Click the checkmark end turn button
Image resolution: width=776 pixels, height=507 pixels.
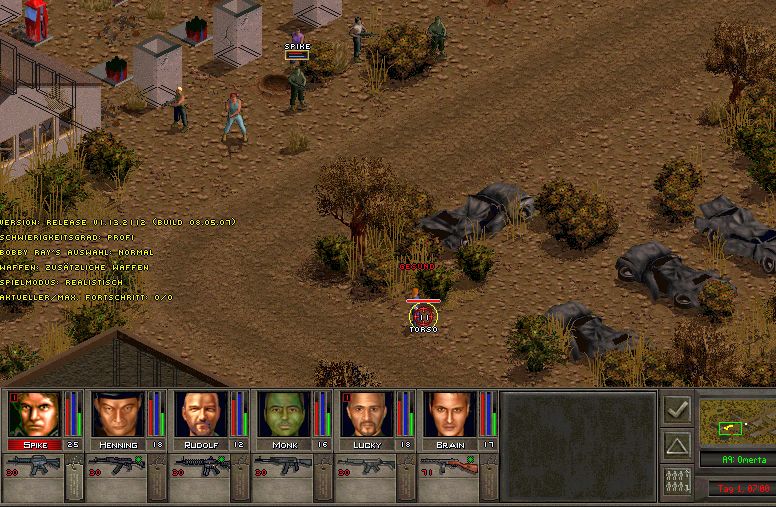click(676, 409)
